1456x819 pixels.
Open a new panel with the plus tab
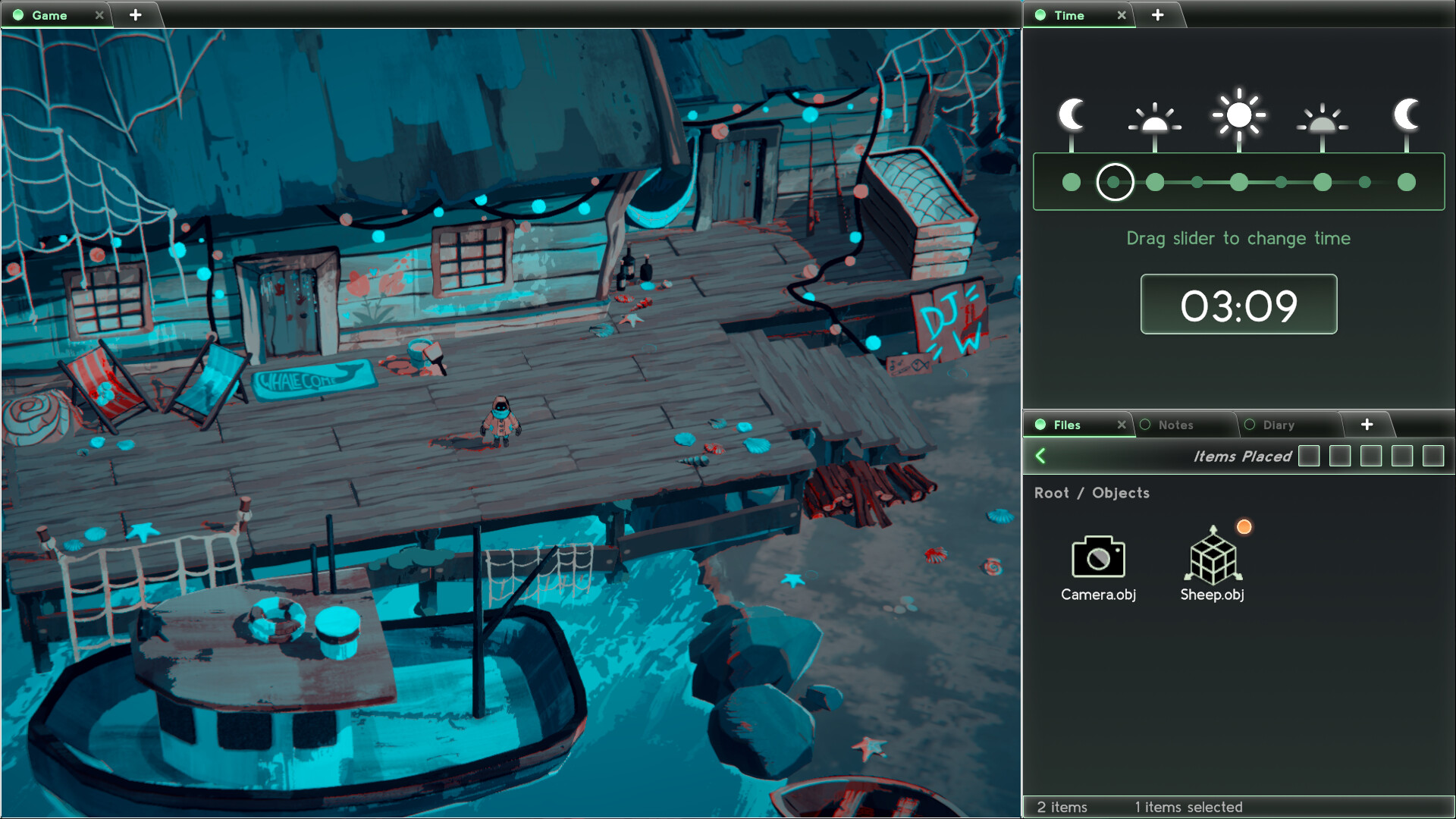(x=1367, y=425)
